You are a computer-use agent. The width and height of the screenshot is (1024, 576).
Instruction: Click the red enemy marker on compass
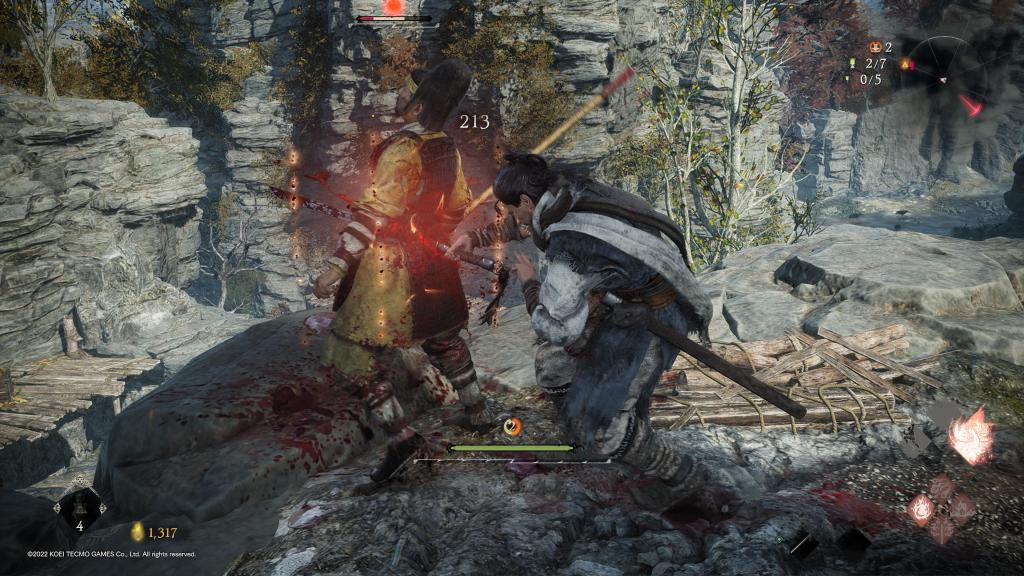(971, 104)
